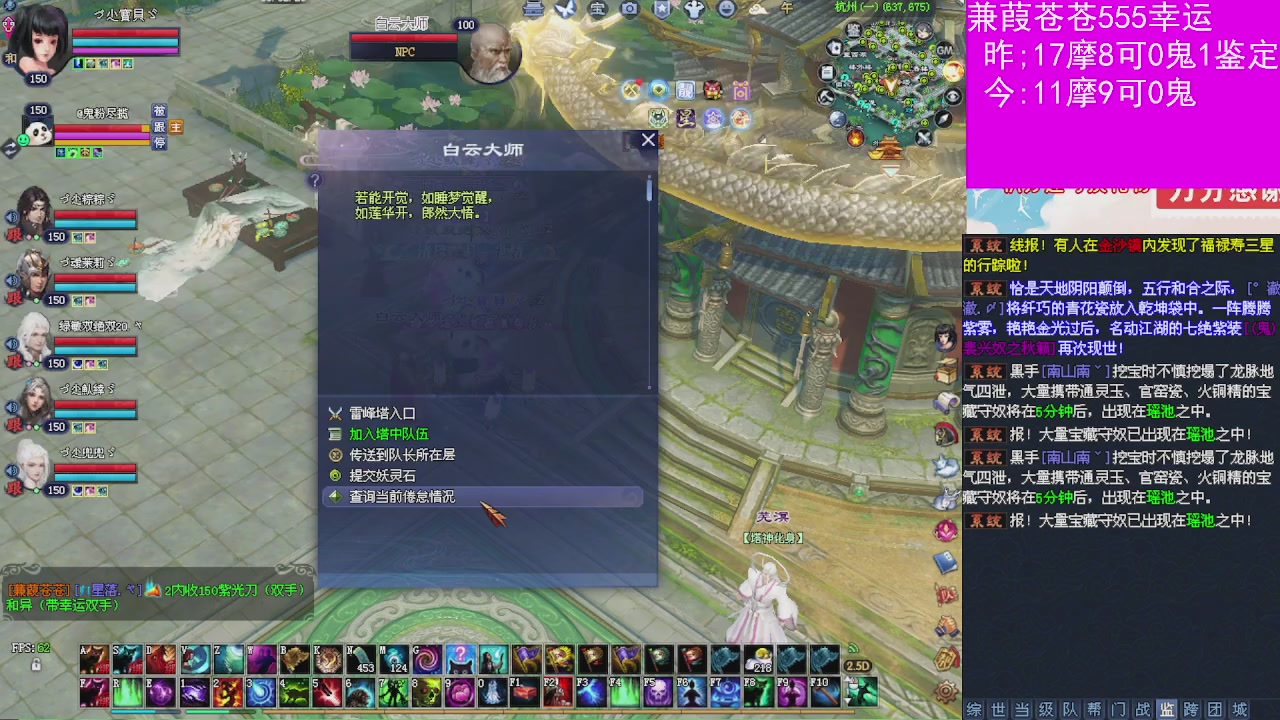This screenshot has width=1280, height=720.
Task: Open the 鉴 appraisal icon beside the minimap
Action: tap(854, 31)
